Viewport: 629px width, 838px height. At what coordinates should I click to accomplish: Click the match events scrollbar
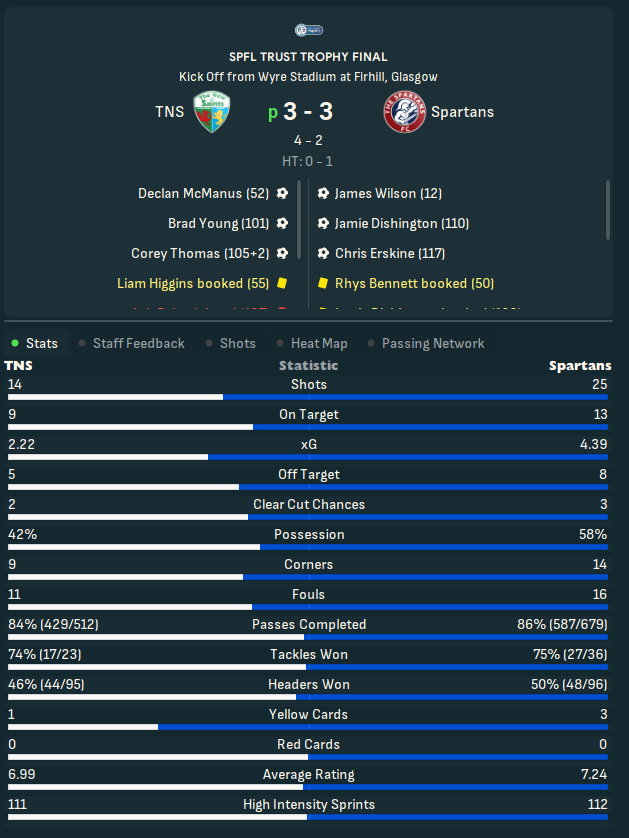coord(608,210)
